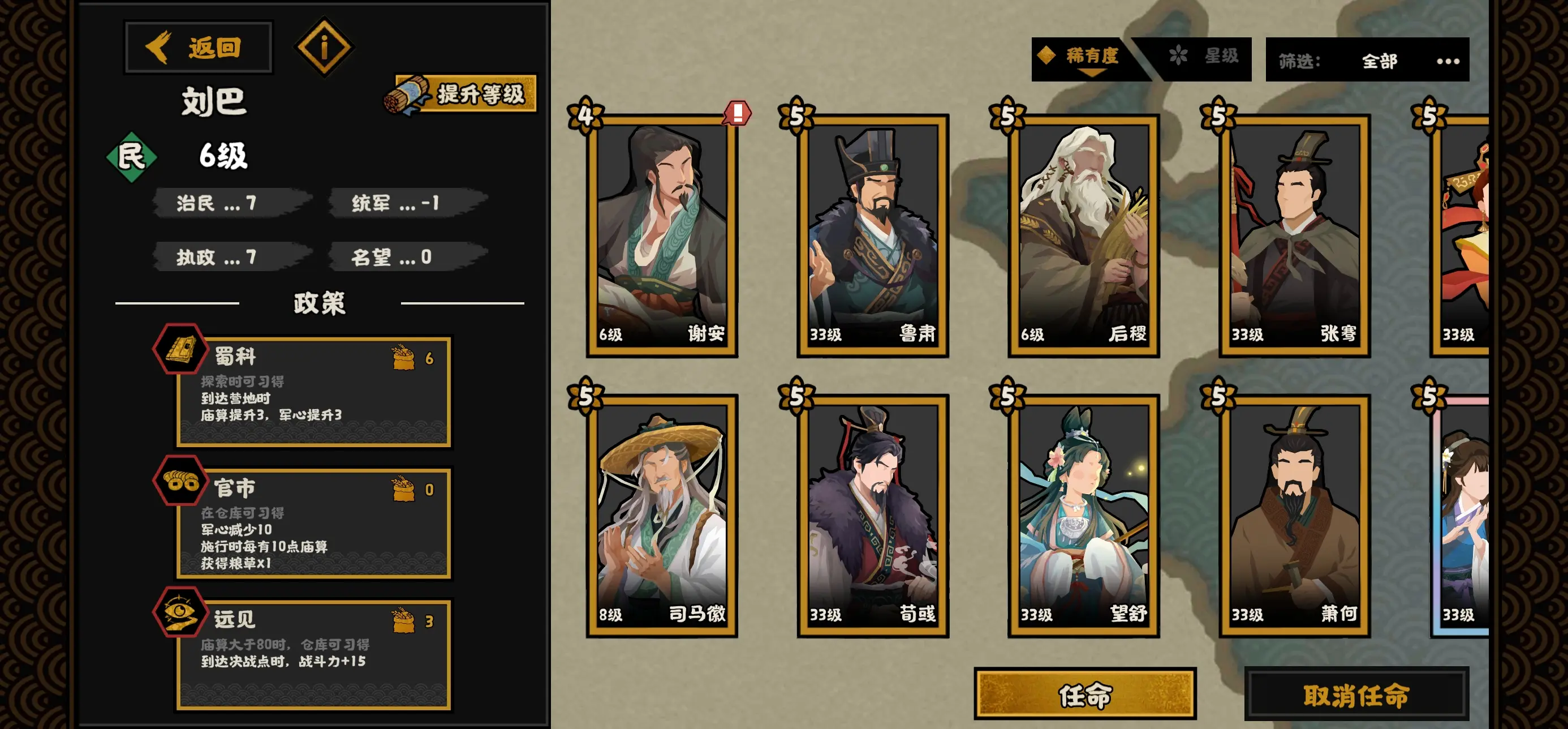This screenshot has height=729, width=1568.
Task: Click the 返回 back button
Action: (199, 48)
